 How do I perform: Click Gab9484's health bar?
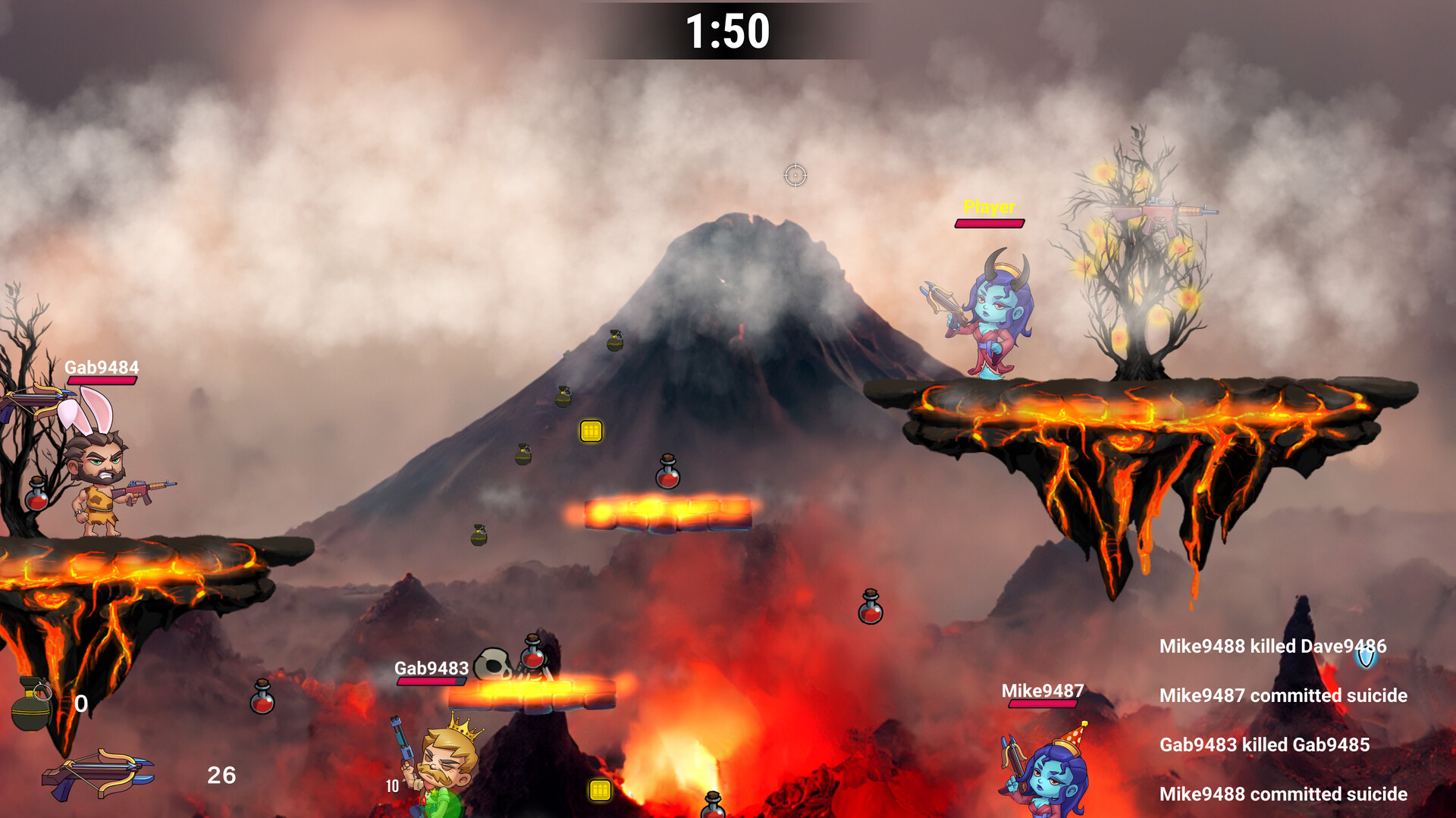[101, 381]
